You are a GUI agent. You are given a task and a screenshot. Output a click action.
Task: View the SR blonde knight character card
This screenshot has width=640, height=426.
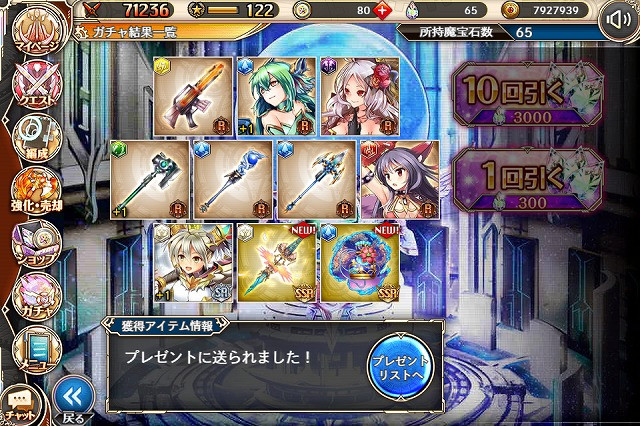tap(194, 264)
